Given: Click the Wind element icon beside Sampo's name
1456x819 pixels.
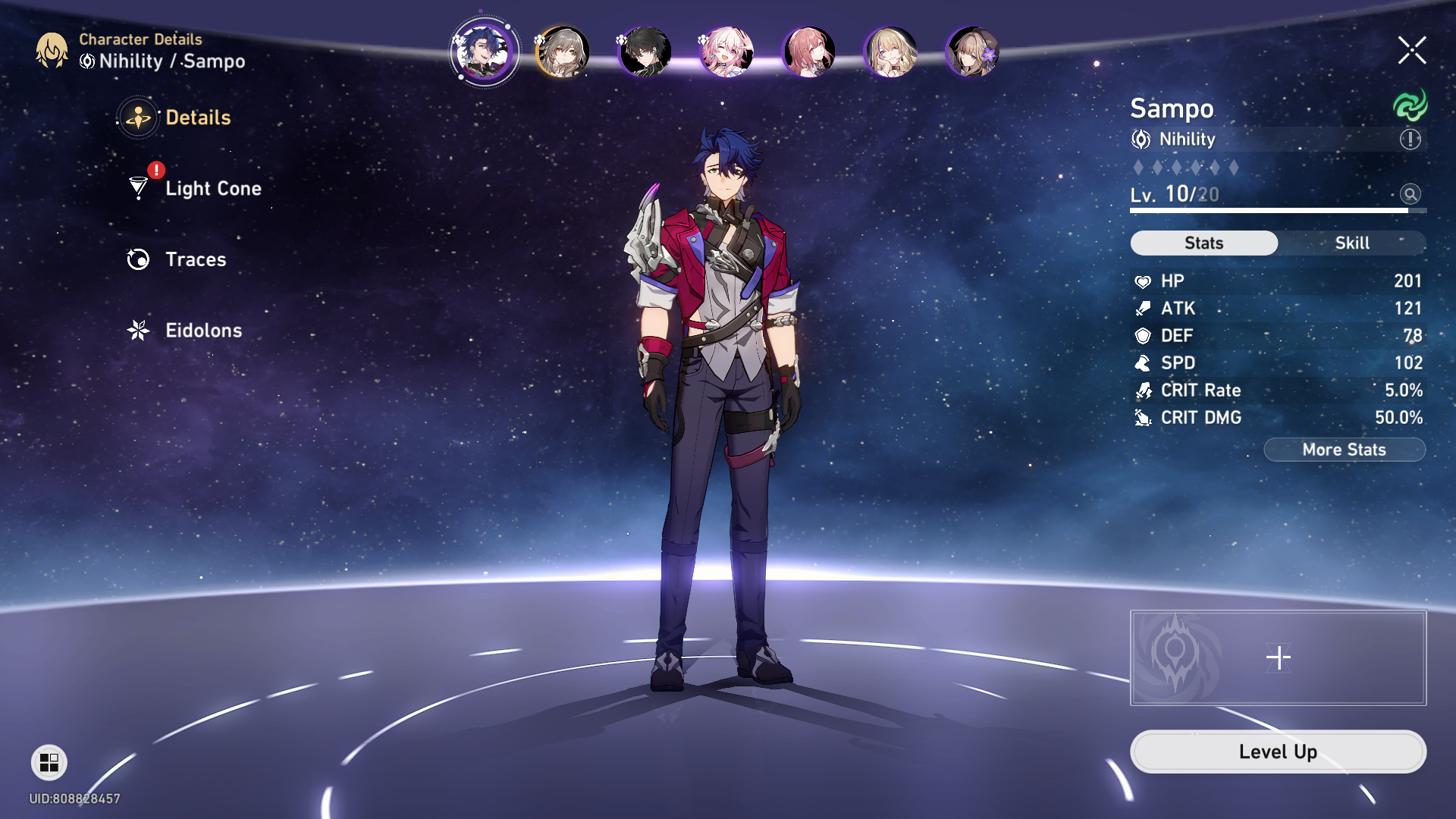Looking at the screenshot, I should pyautogui.click(x=1410, y=105).
